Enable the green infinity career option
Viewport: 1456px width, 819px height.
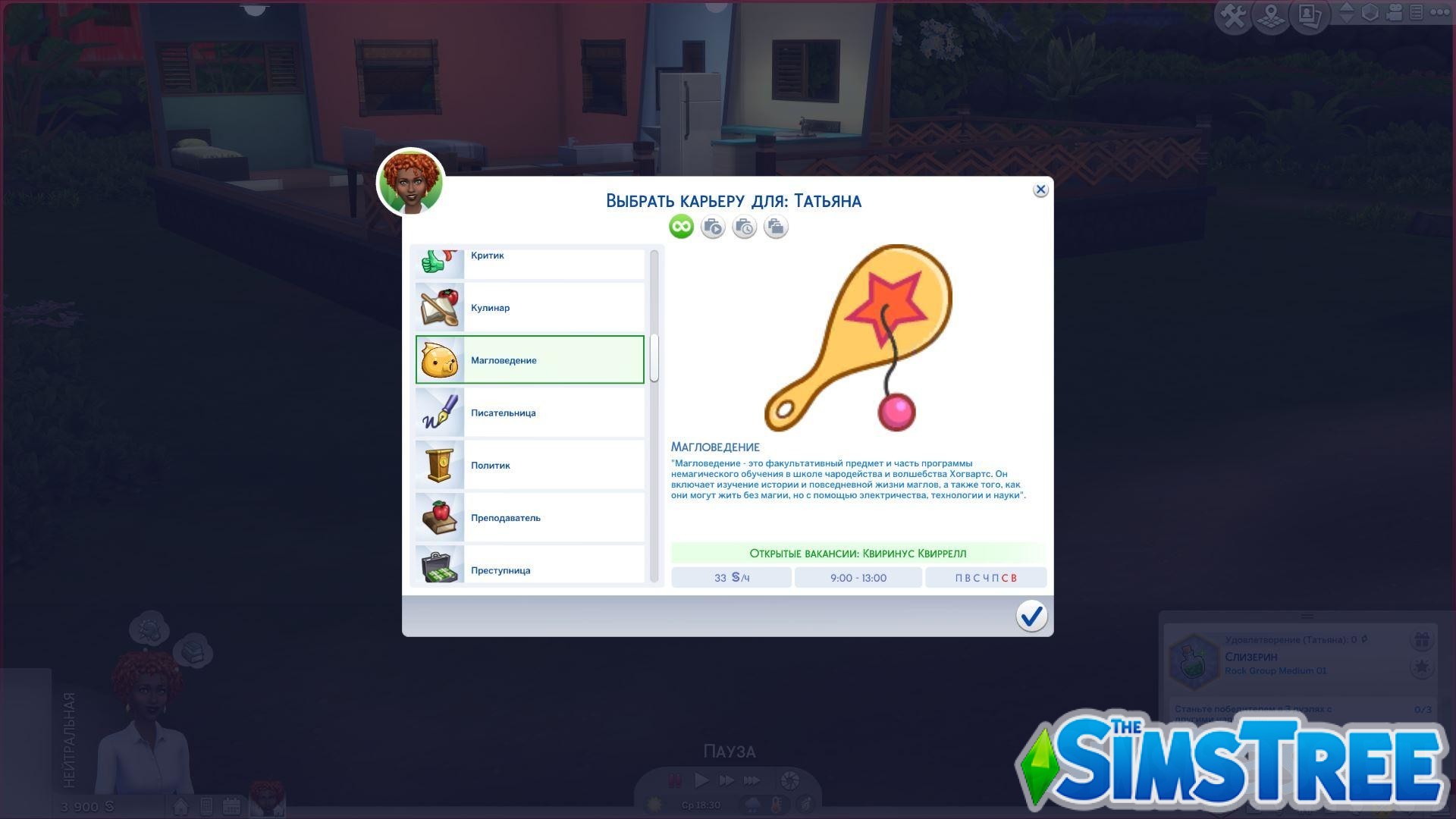click(x=680, y=226)
